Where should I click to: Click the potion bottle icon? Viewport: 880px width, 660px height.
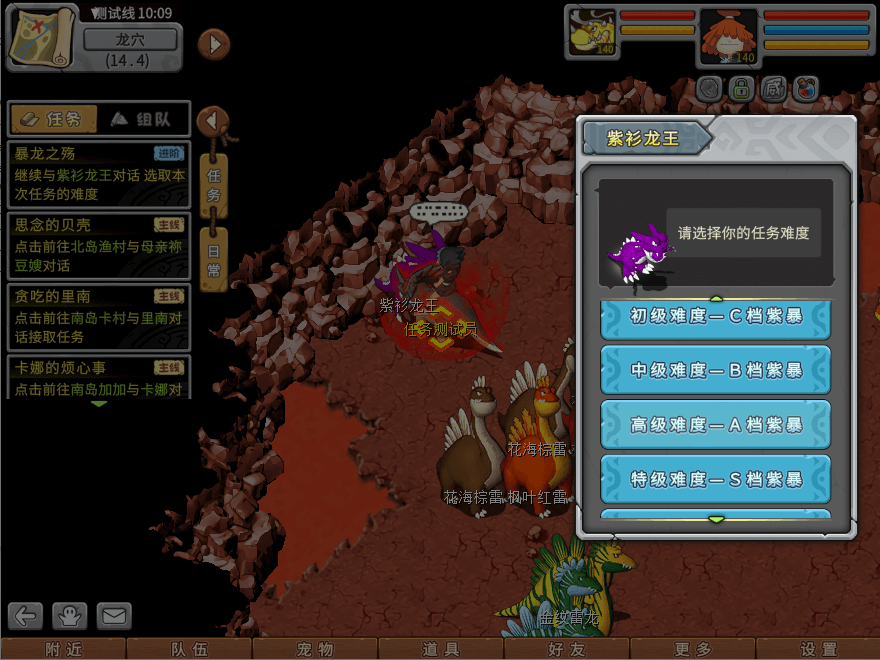tap(806, 89)
